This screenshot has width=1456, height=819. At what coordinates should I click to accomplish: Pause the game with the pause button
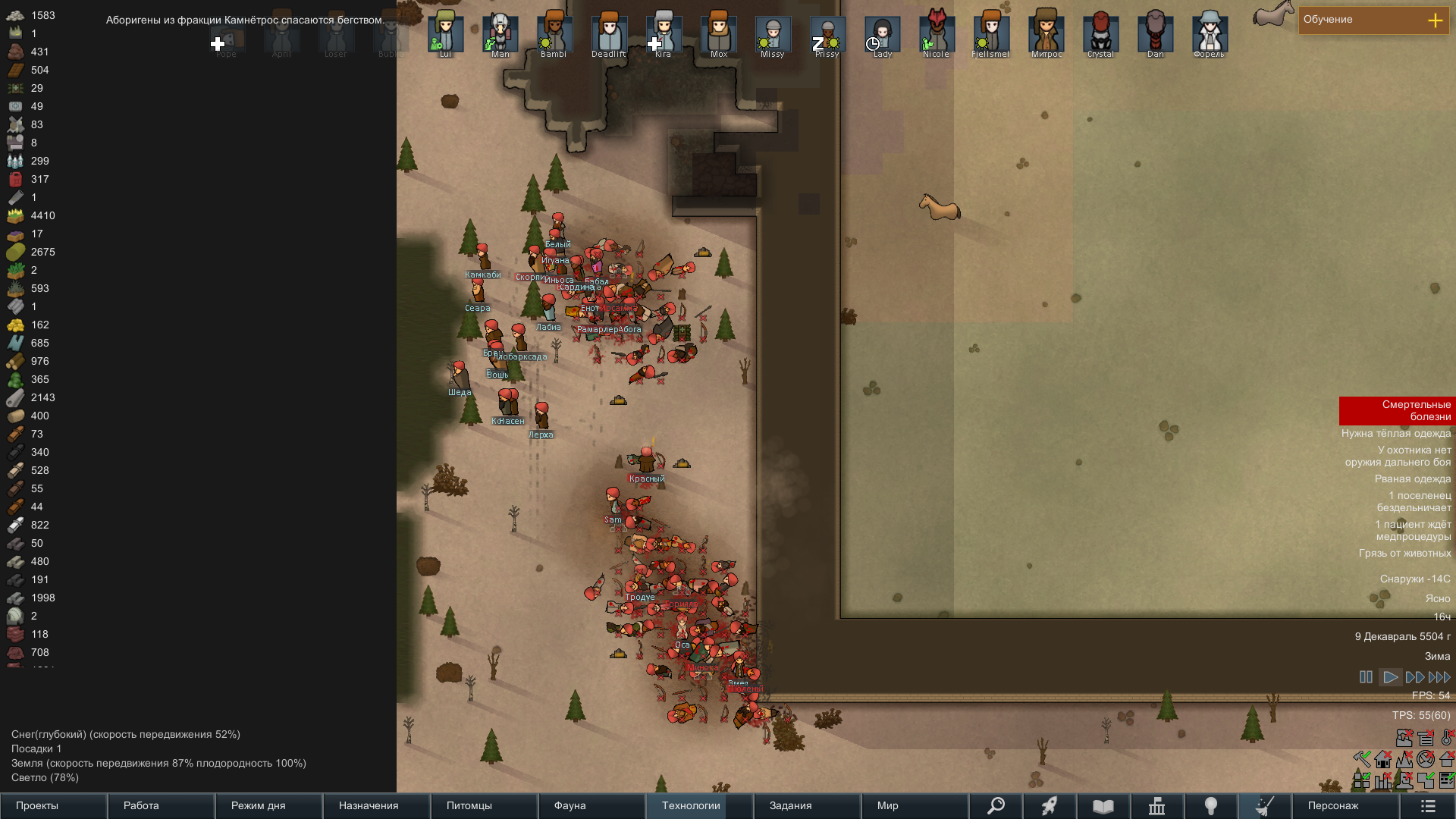(1366, 677)
